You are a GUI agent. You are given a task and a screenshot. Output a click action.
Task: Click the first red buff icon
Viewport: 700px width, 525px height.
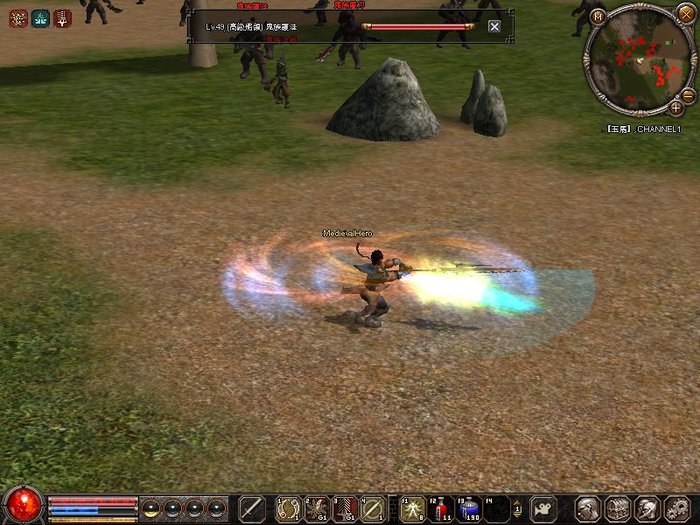(18, 18)
